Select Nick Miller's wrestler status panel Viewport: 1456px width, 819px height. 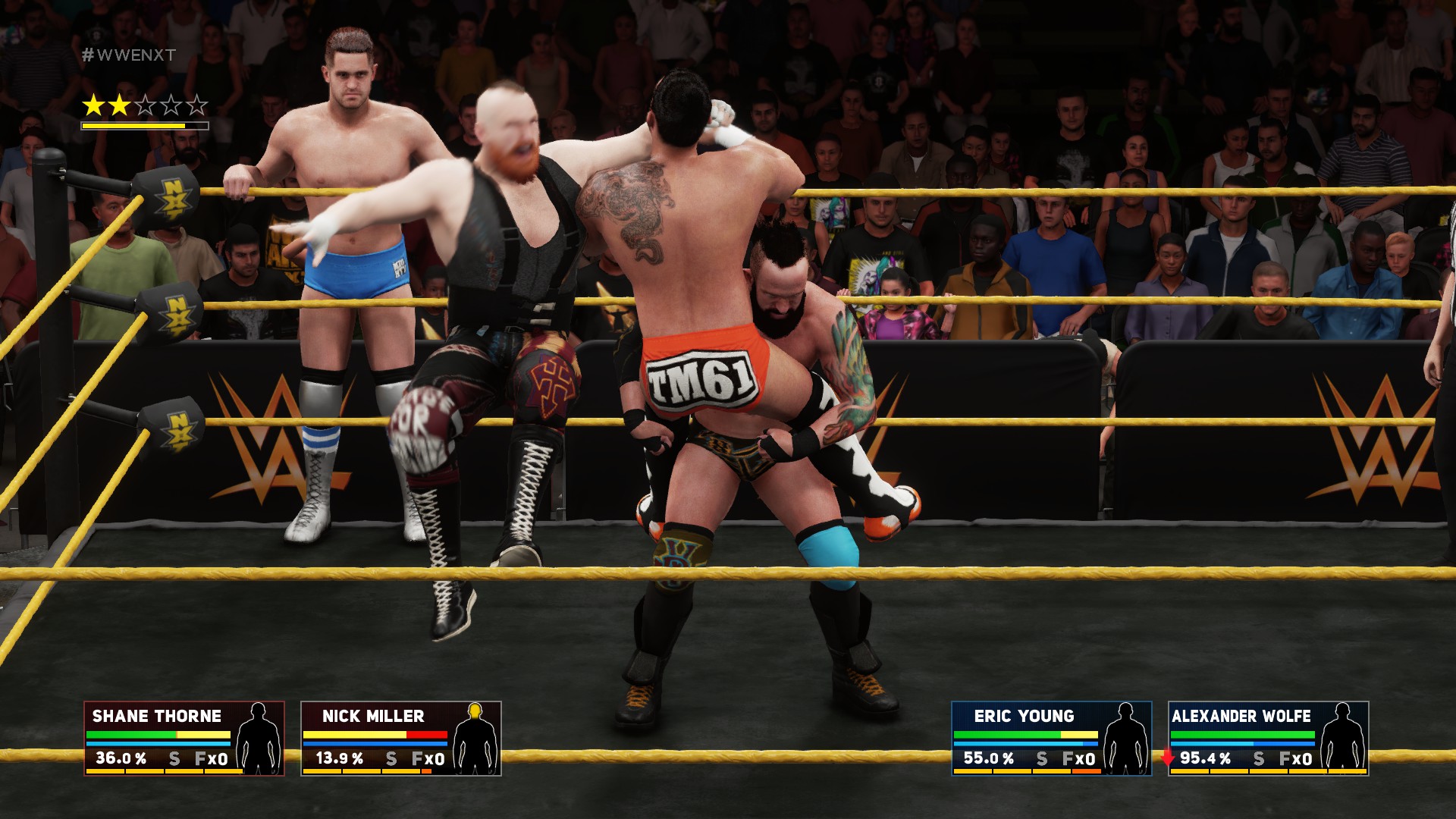coord(400,738)
